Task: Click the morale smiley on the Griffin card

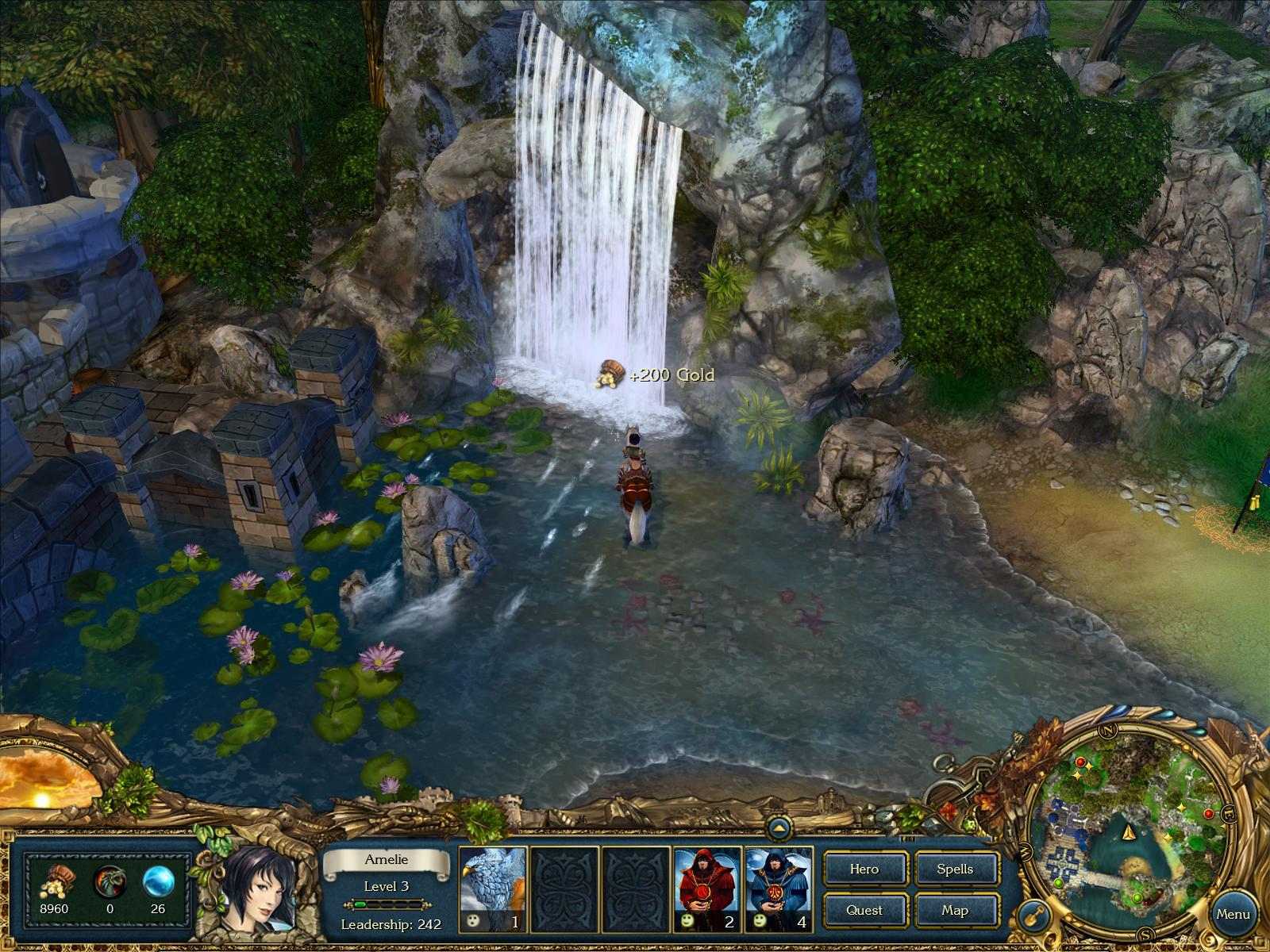Action: click(473, 922)
